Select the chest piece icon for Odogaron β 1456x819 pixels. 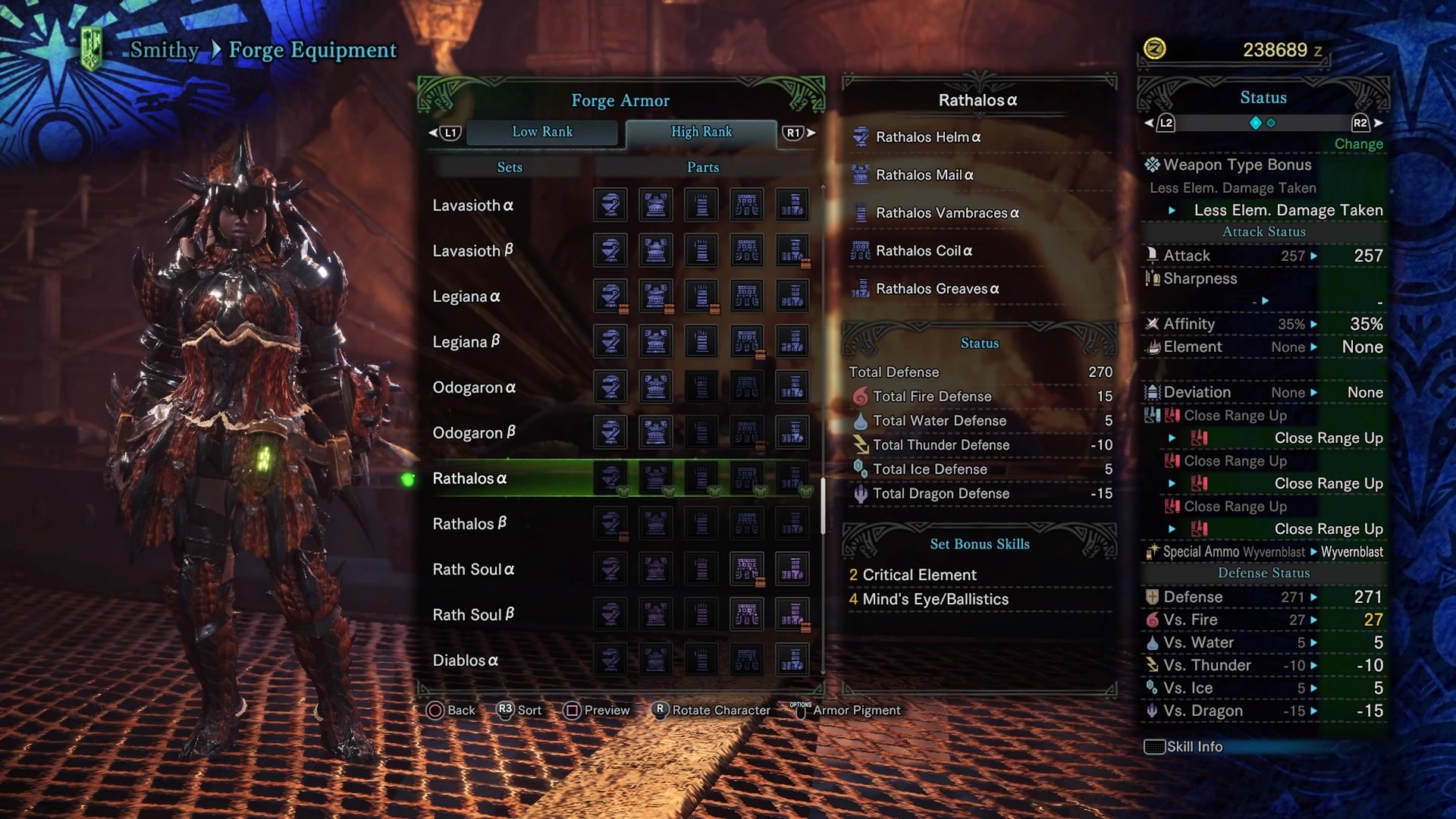tap(656, 432)
